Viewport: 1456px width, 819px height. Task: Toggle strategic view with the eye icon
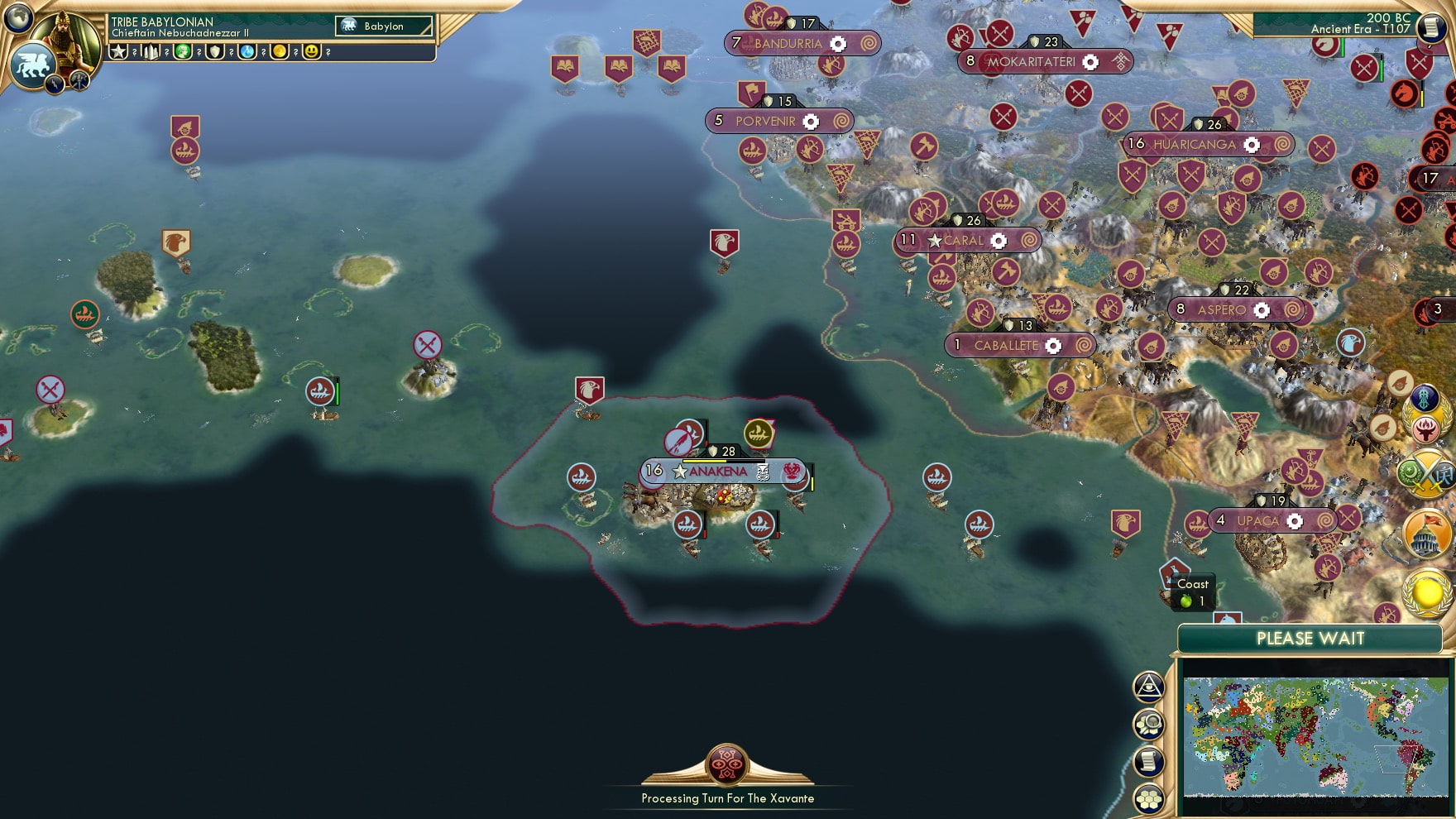(x=1148, y=687)
